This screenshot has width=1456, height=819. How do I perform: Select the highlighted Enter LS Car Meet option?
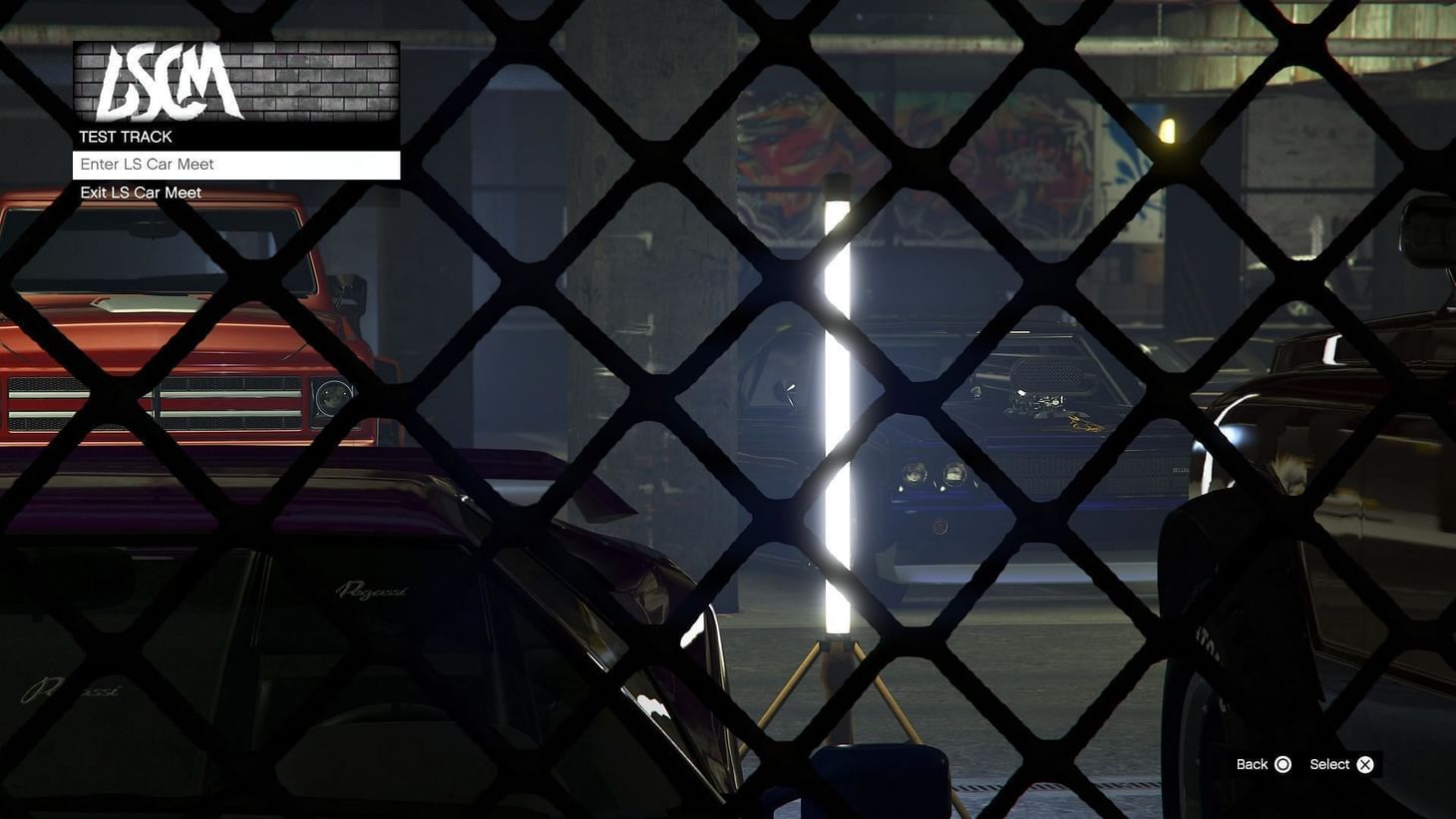(235, 164)
